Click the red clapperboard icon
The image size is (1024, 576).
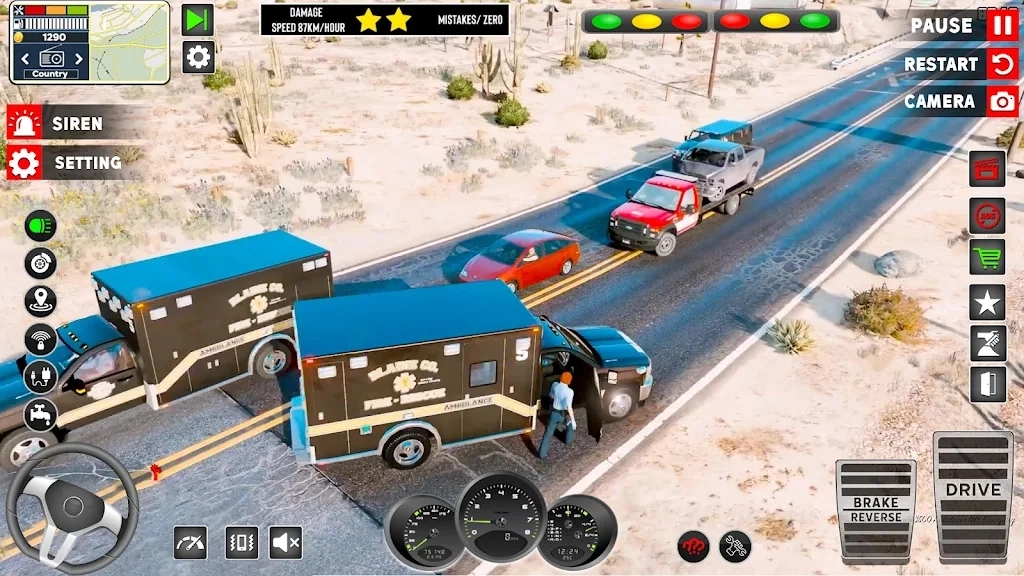987,168
